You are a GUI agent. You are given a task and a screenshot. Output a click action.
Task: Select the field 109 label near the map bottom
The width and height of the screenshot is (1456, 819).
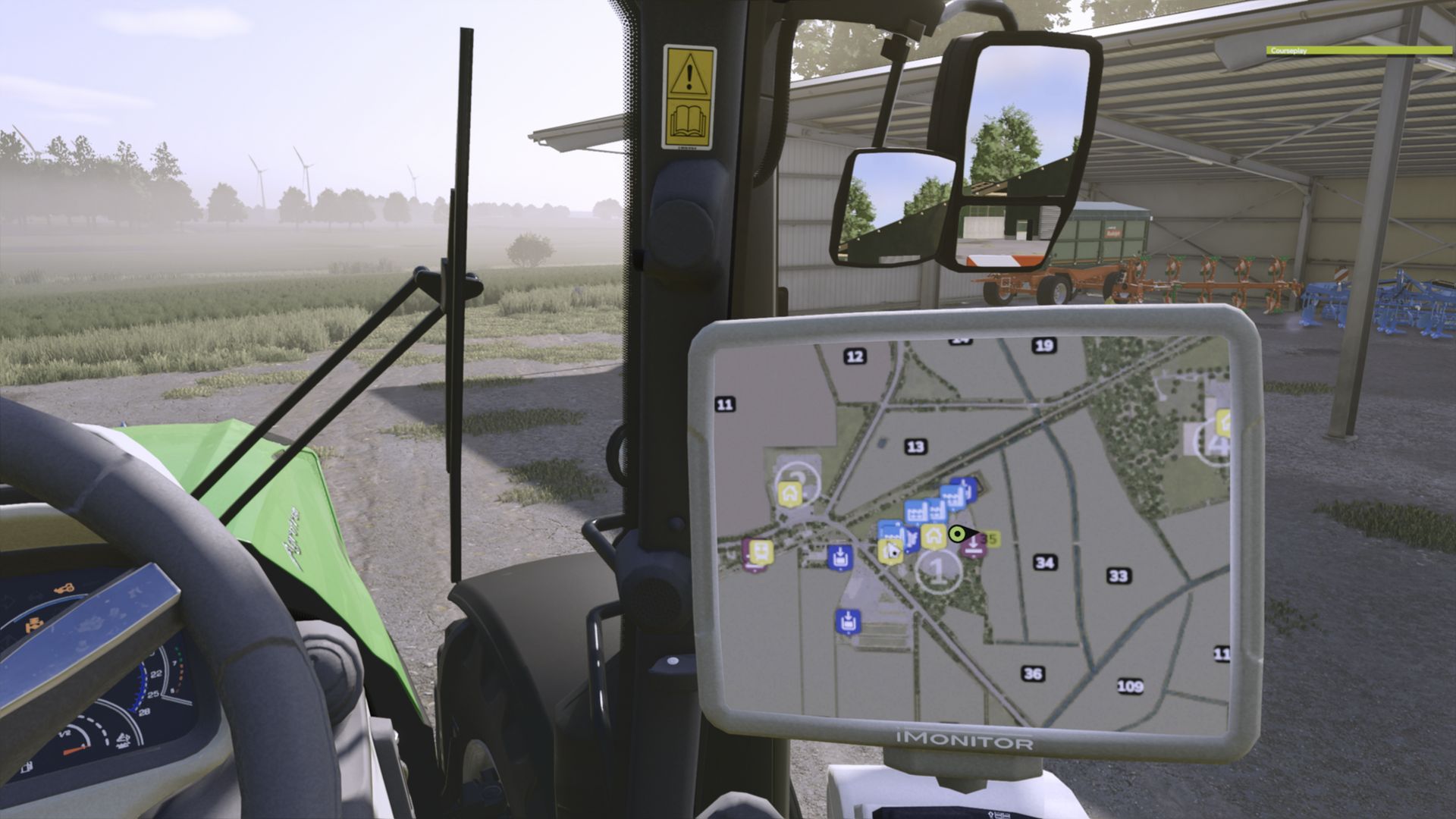pos(1130,686)
